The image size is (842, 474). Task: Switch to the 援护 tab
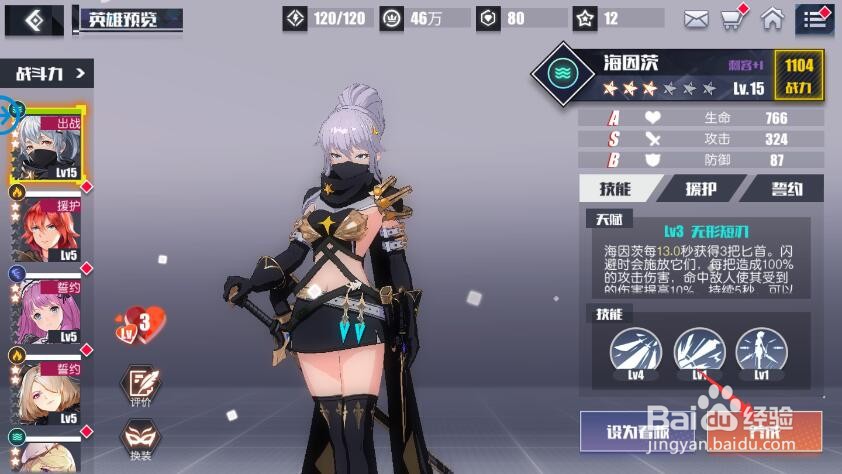[x=701, y=188]
